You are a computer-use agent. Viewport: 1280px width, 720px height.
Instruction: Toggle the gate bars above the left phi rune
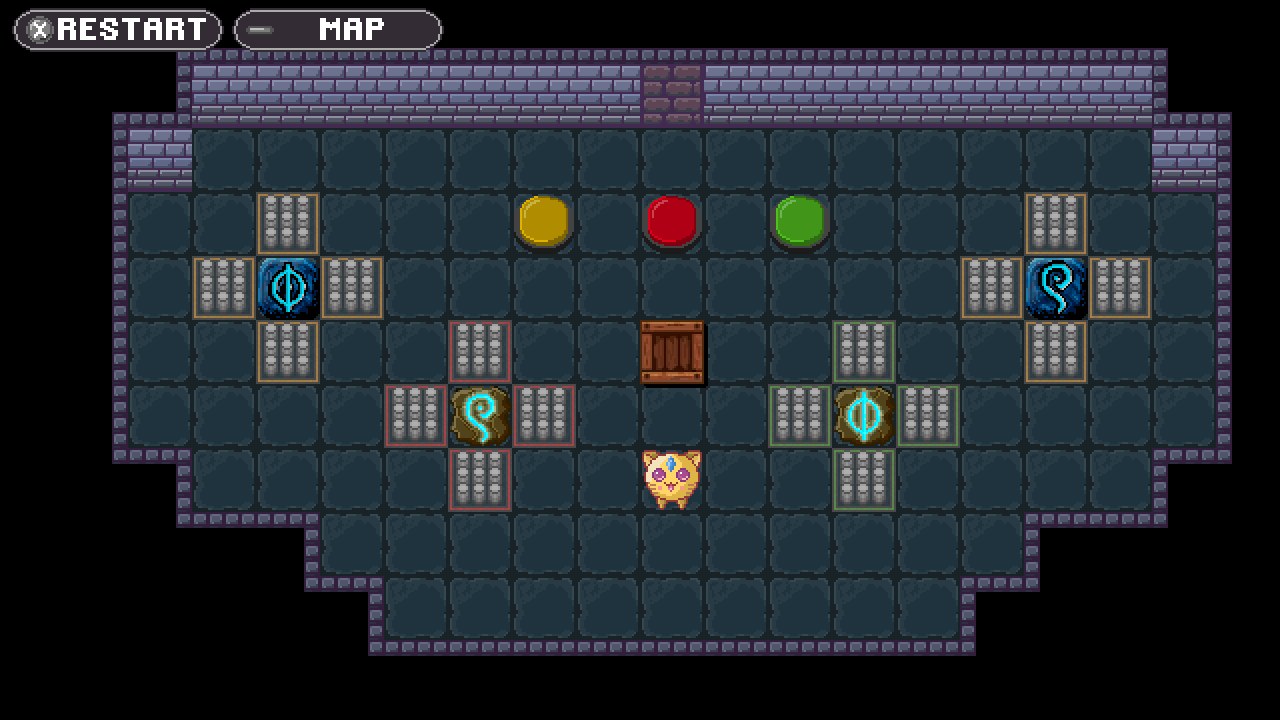[289, 224]
